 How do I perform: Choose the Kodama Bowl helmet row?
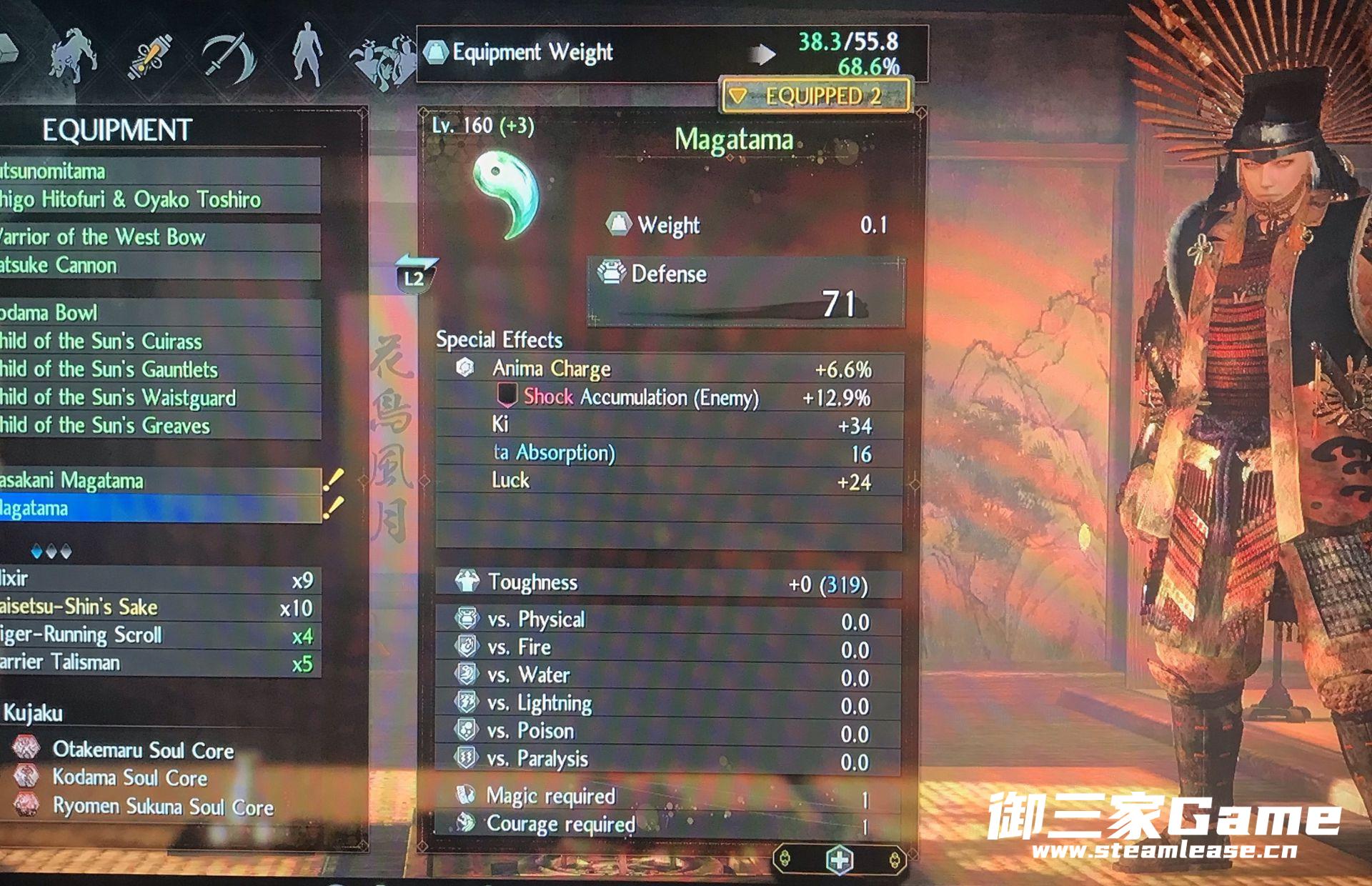(x=157, y=313)
